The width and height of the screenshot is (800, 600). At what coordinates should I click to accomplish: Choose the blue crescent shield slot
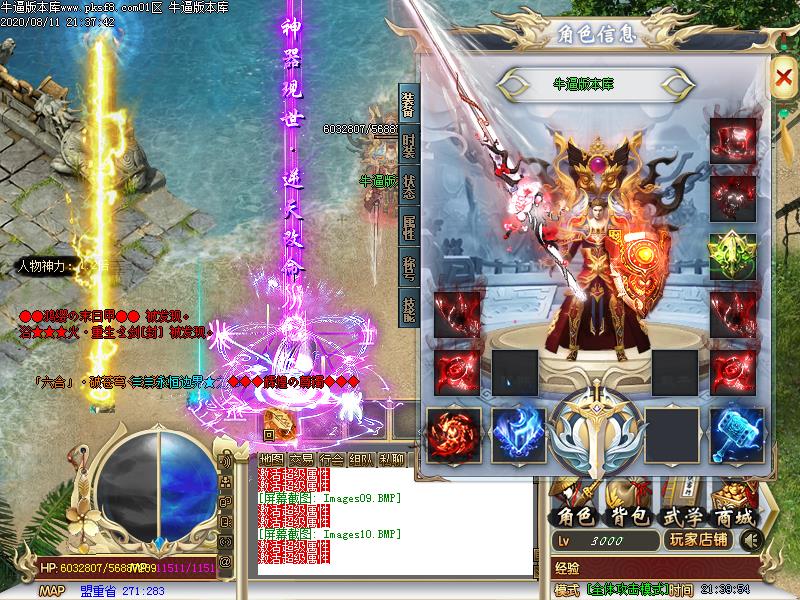pos(518,435)
